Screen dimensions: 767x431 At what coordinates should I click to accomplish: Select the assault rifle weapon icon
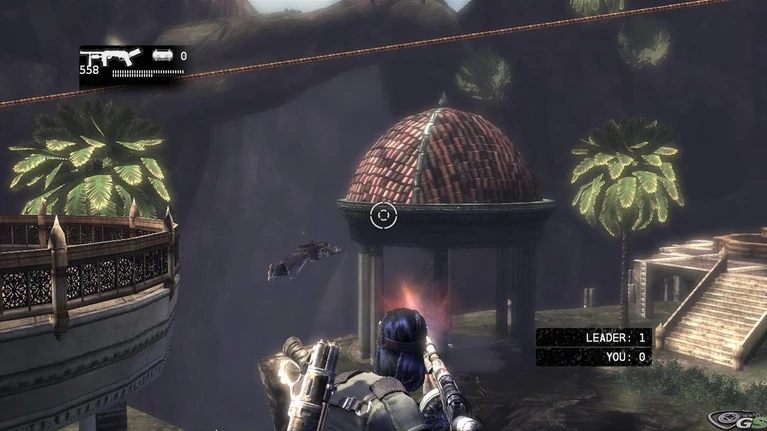[110, 57]
